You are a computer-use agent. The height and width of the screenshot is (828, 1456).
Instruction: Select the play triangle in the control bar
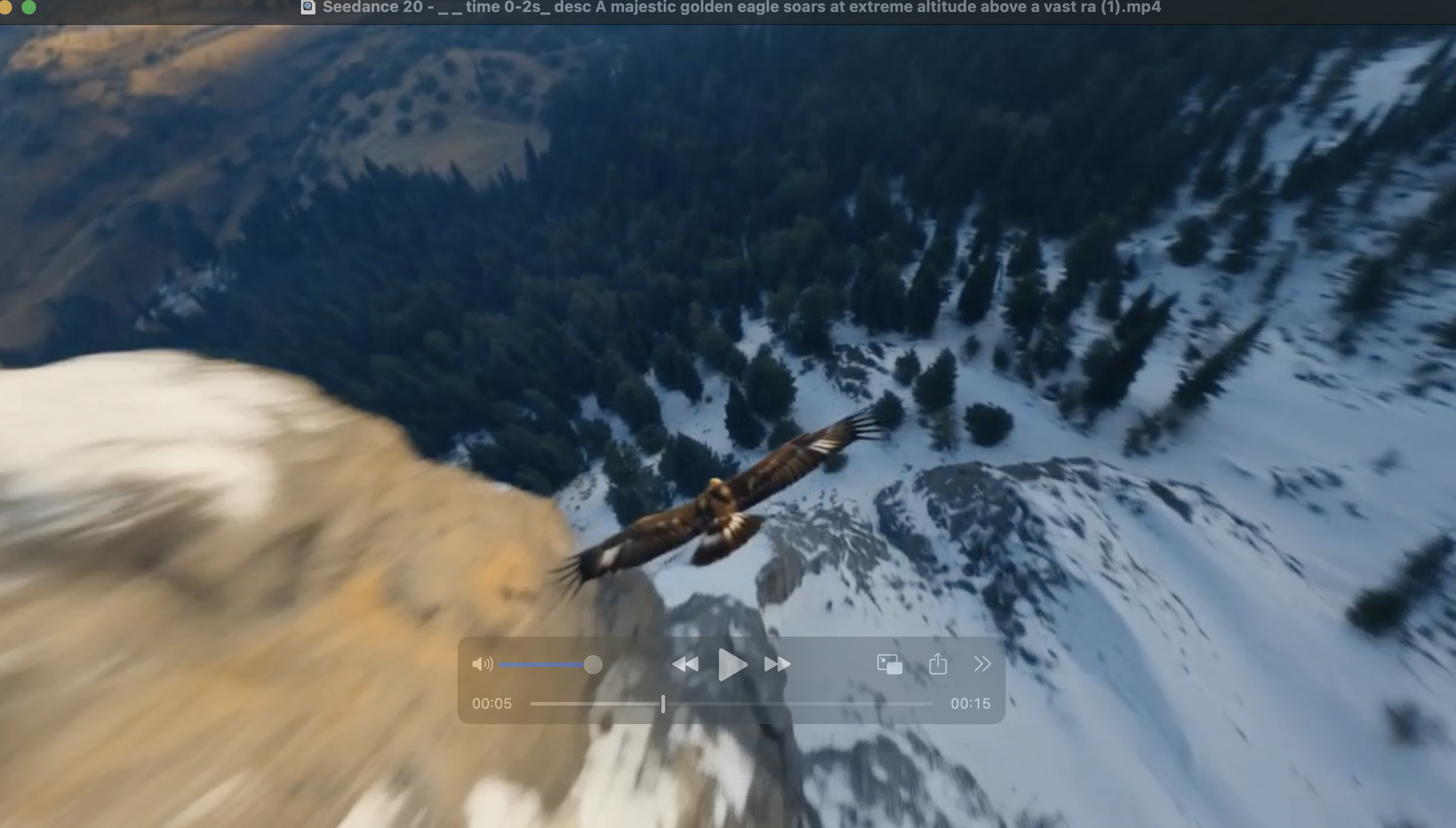[x=732, y=664]
